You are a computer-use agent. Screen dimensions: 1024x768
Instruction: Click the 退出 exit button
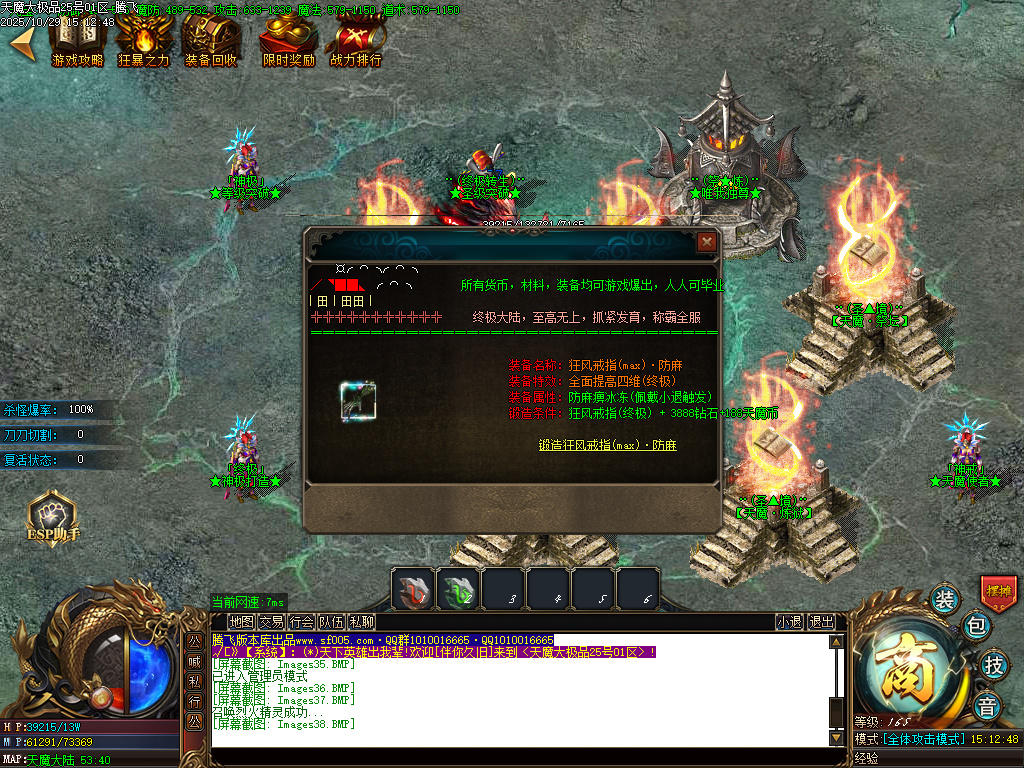pos(821,622)
